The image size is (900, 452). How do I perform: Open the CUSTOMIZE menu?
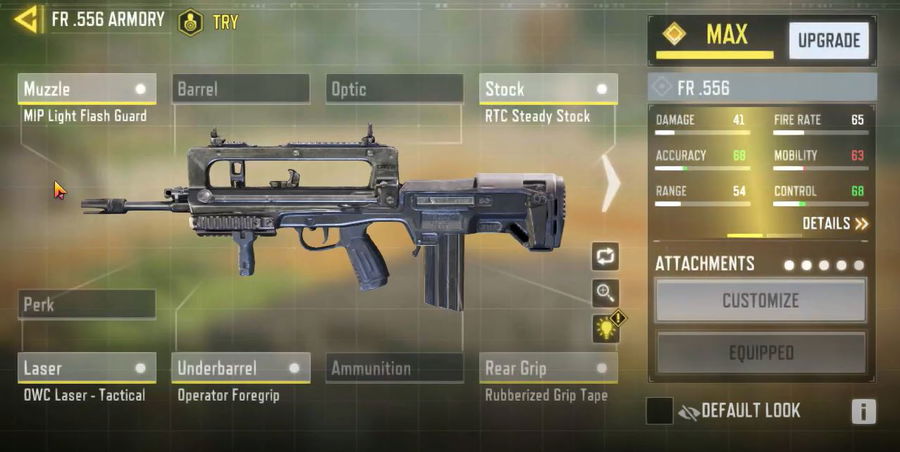tap(760, 300)
